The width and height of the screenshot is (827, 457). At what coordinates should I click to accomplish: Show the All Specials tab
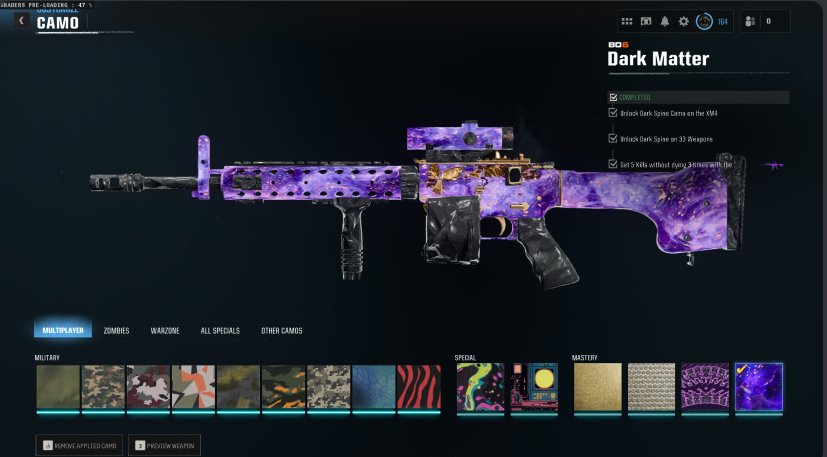coord(220,330)
